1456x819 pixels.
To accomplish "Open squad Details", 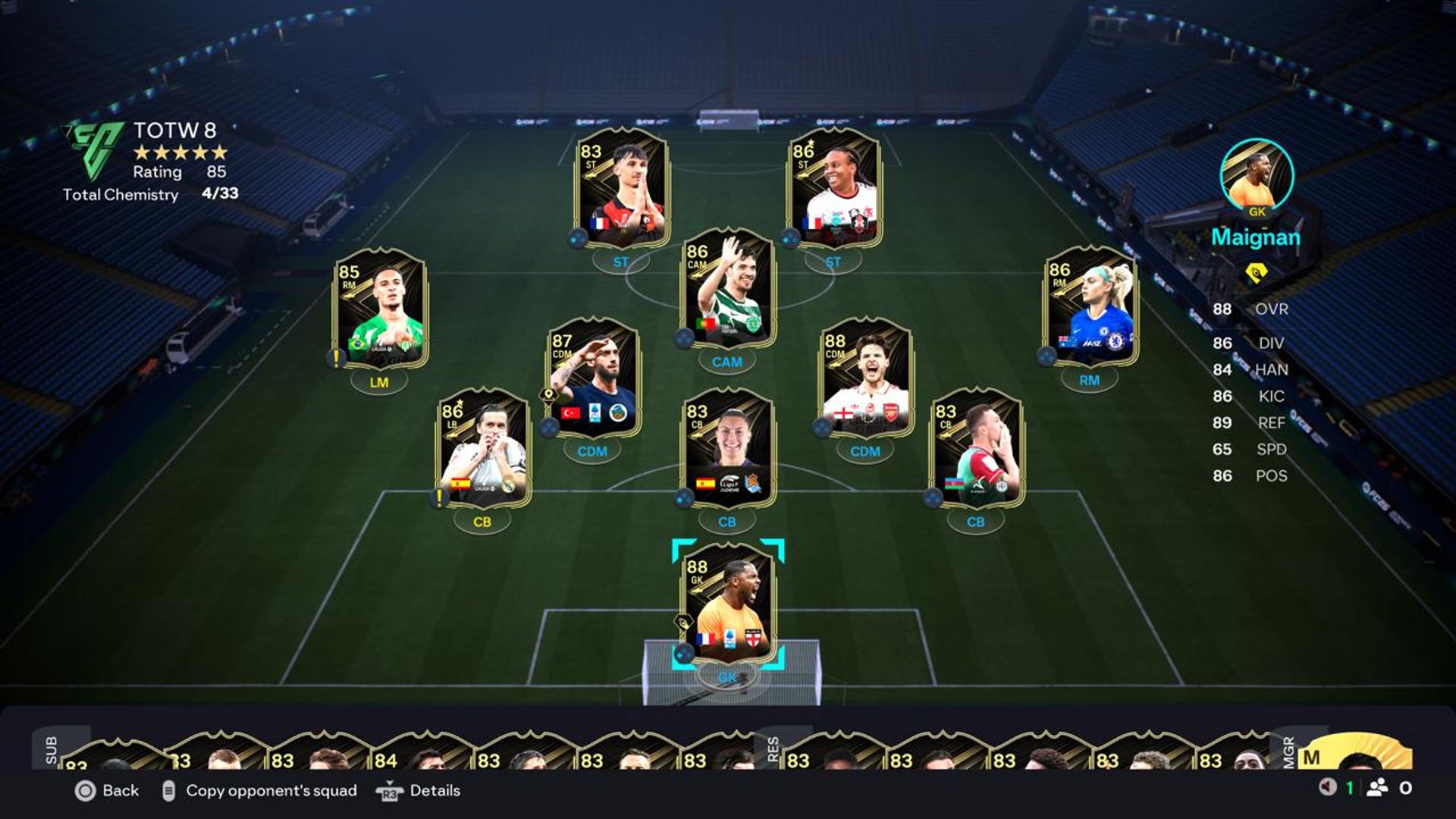I will pos(419,790).
